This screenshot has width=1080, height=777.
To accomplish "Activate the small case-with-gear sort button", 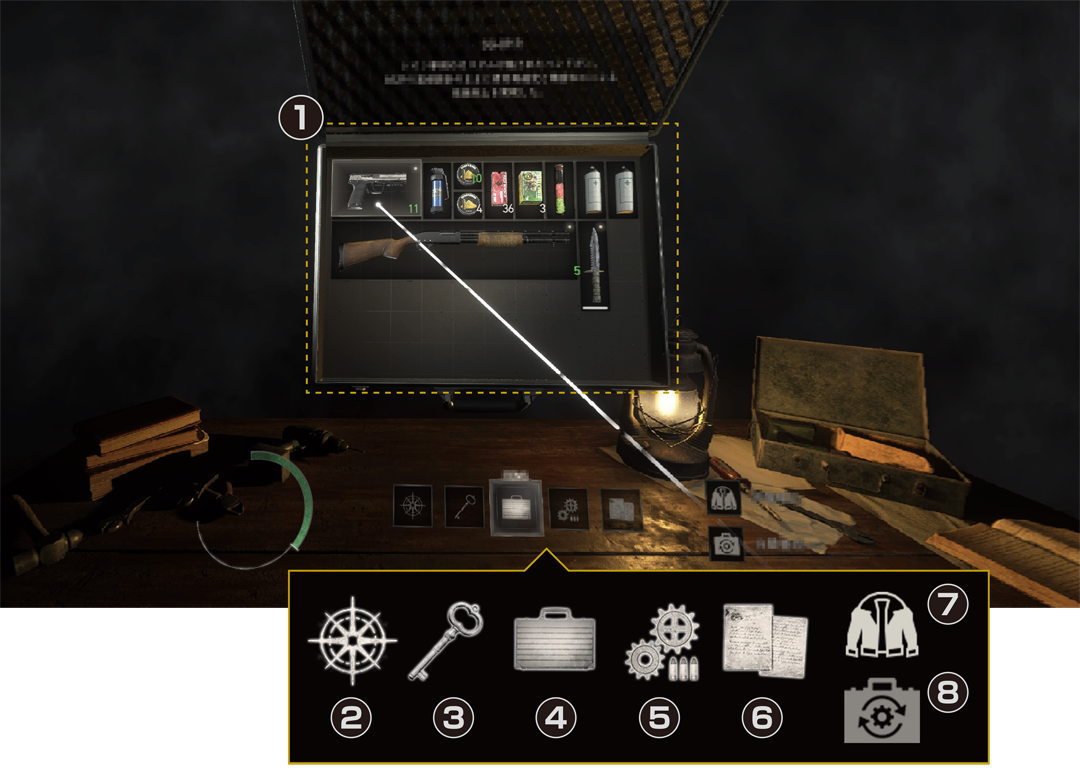I will [x=724, y=544].
